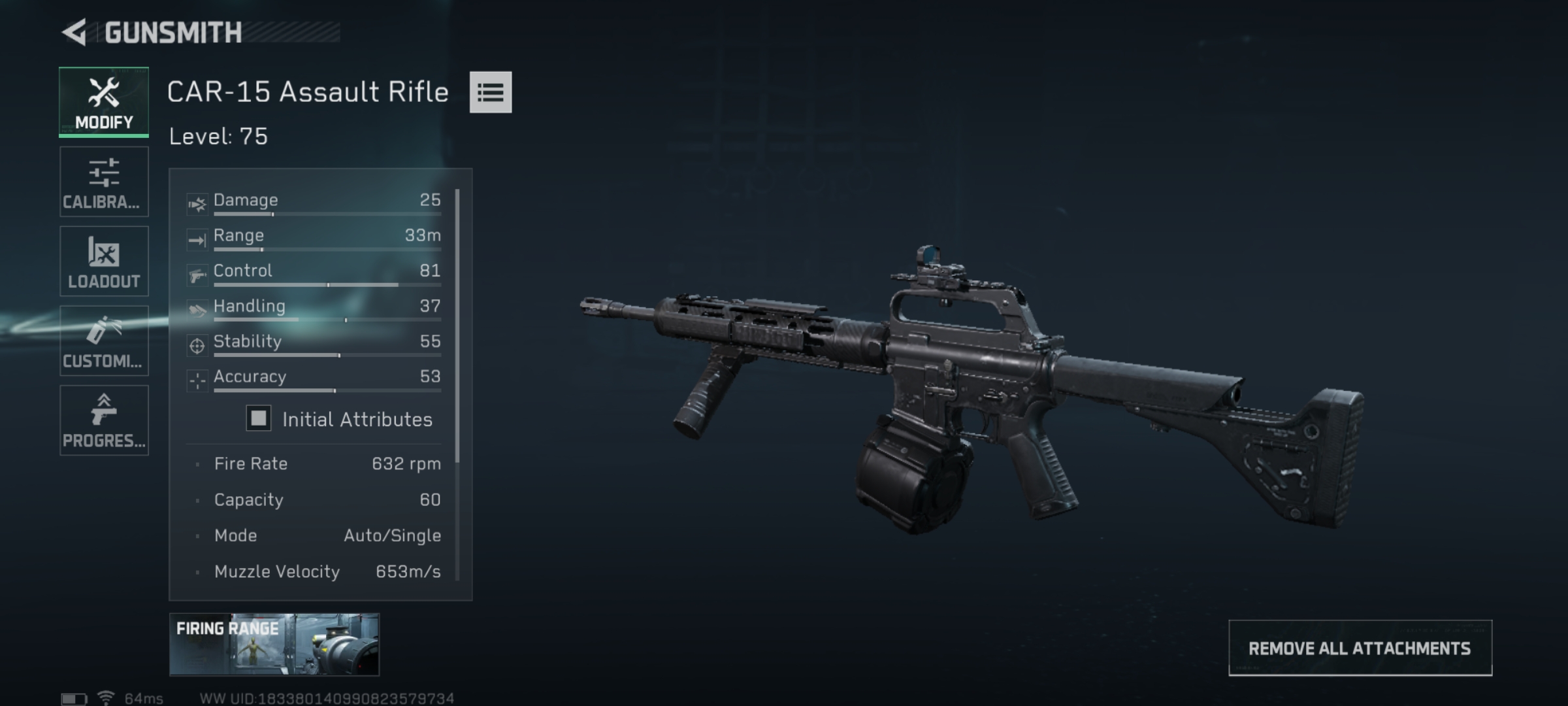
Task: Go back using the Gunsmith arrow
Action: [75, 32]
